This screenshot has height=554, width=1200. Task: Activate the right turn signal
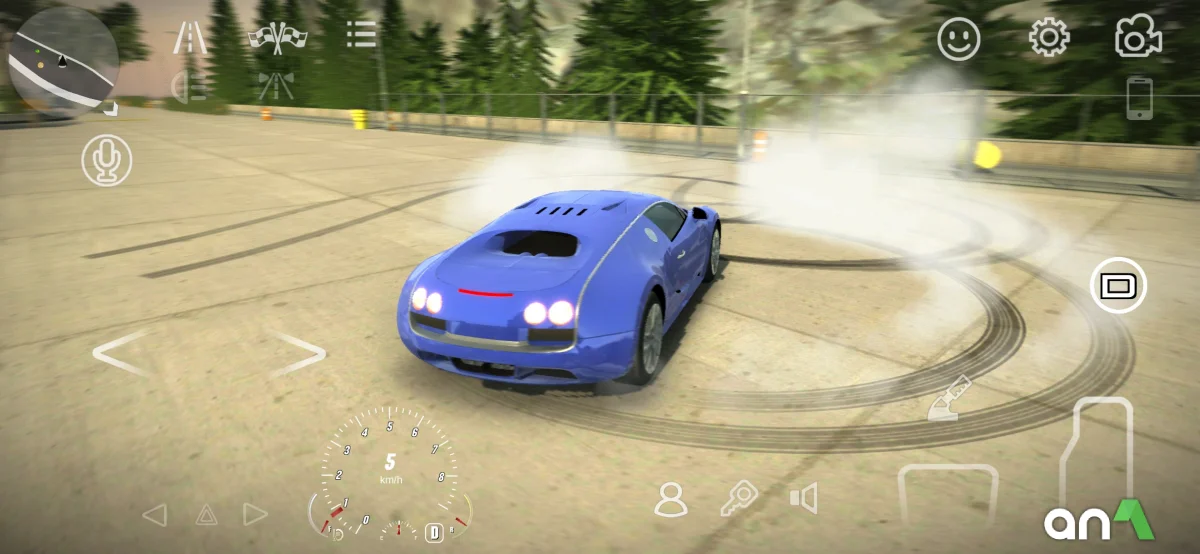(x=256, y=515)
